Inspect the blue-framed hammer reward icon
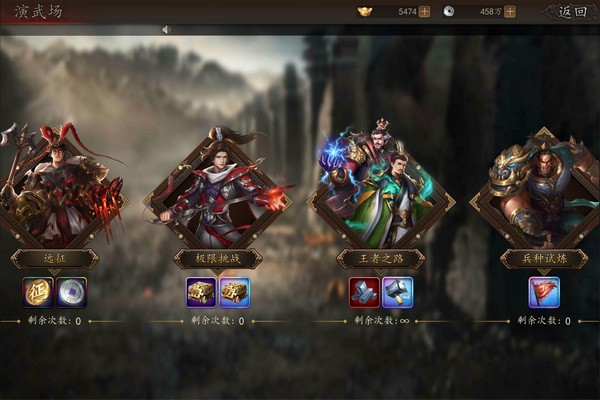 tap(398, 292)
